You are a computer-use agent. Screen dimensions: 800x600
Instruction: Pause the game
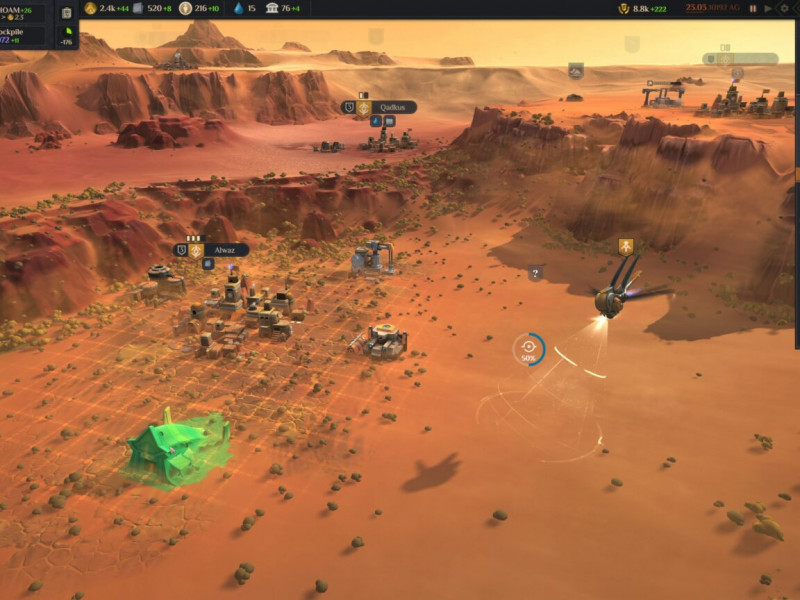[x=754, y=8]
